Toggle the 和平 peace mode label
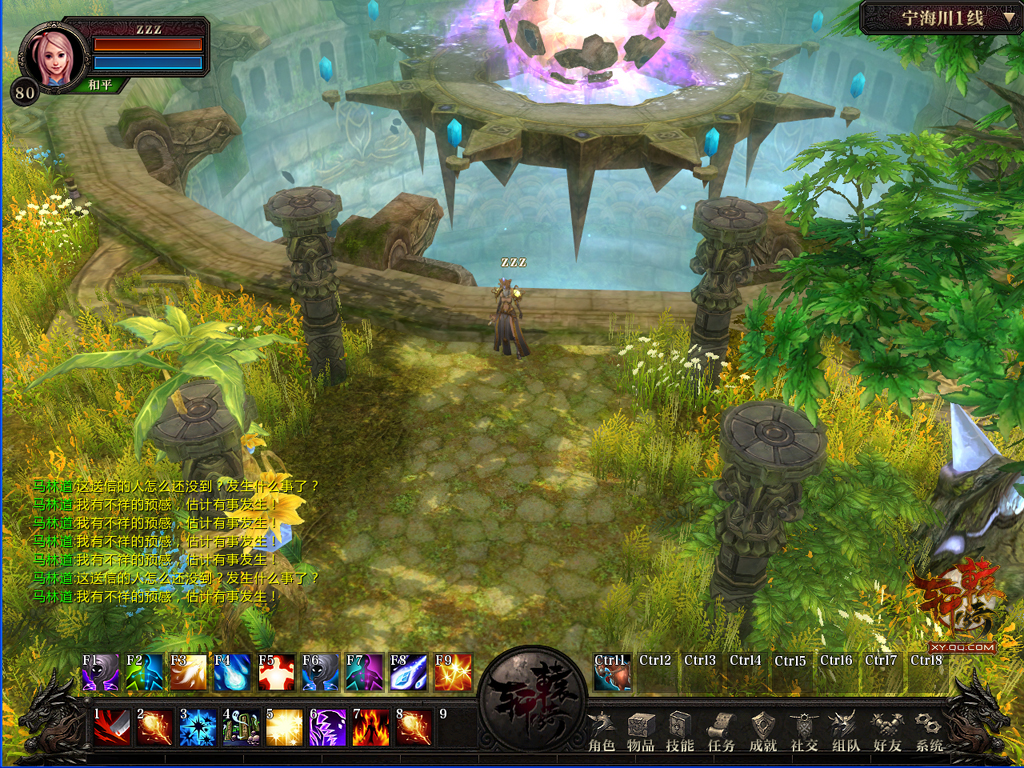Viewport: 1024px width, 768px height. point(99,85)
